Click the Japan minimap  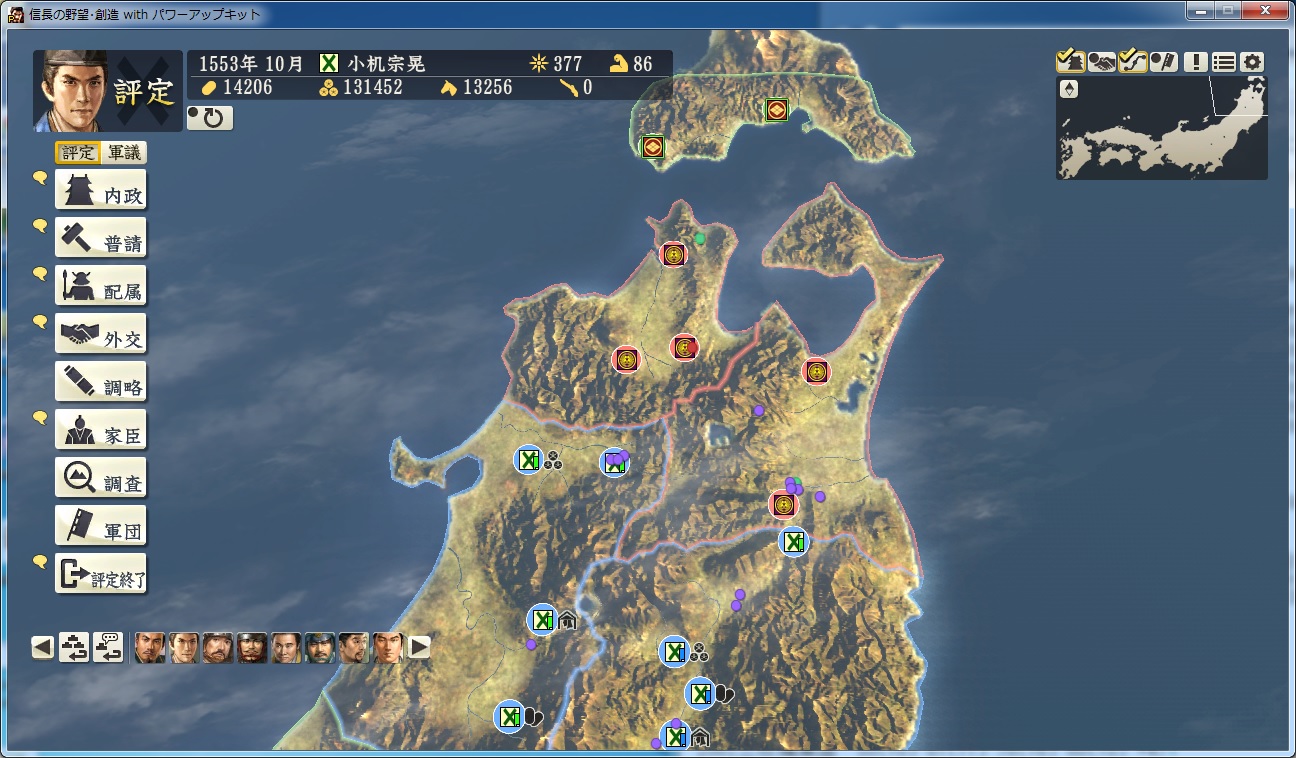click(x=1161, y=130)
